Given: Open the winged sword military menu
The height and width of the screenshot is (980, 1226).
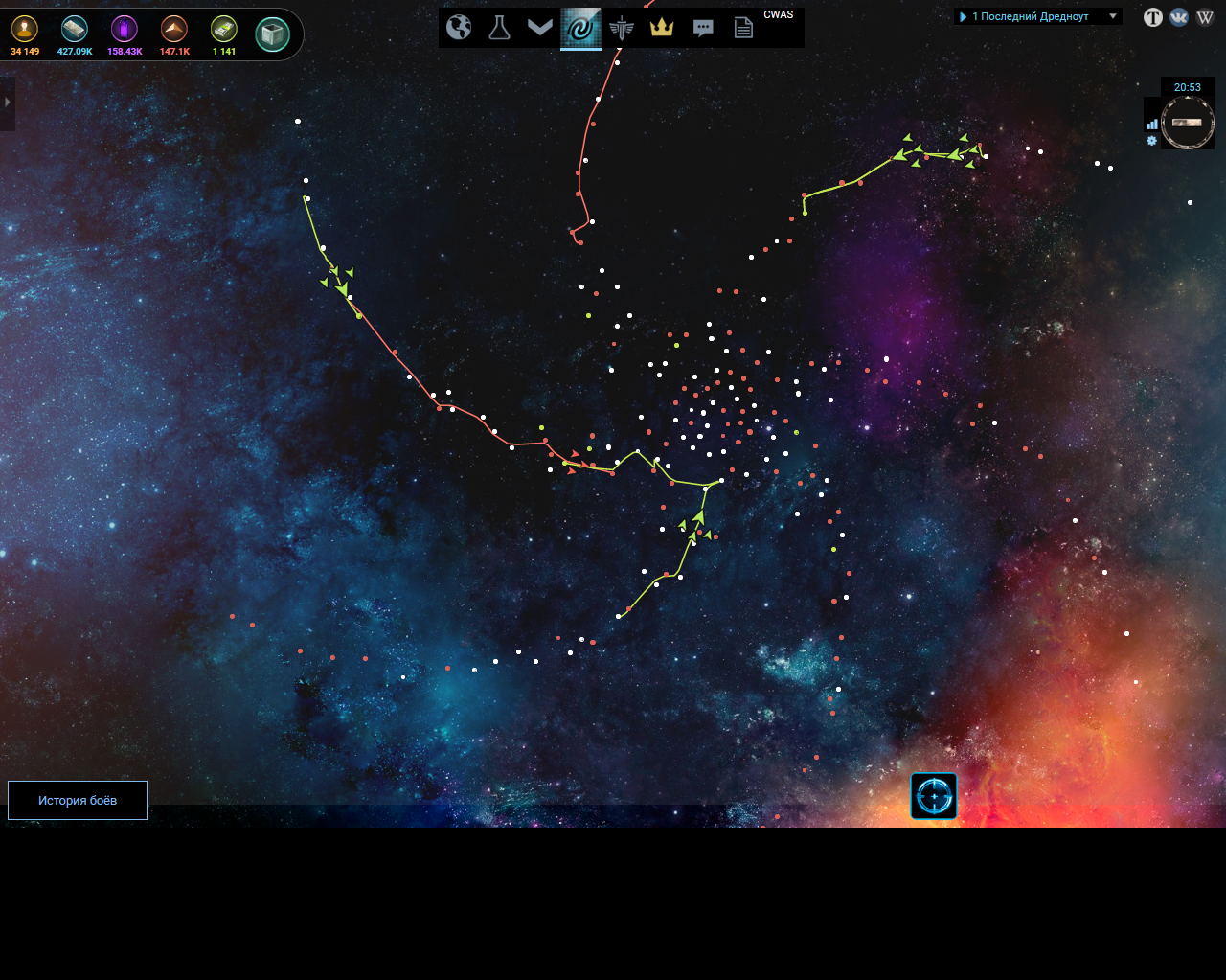Looking at the screenshot, I should click(622, 28).
